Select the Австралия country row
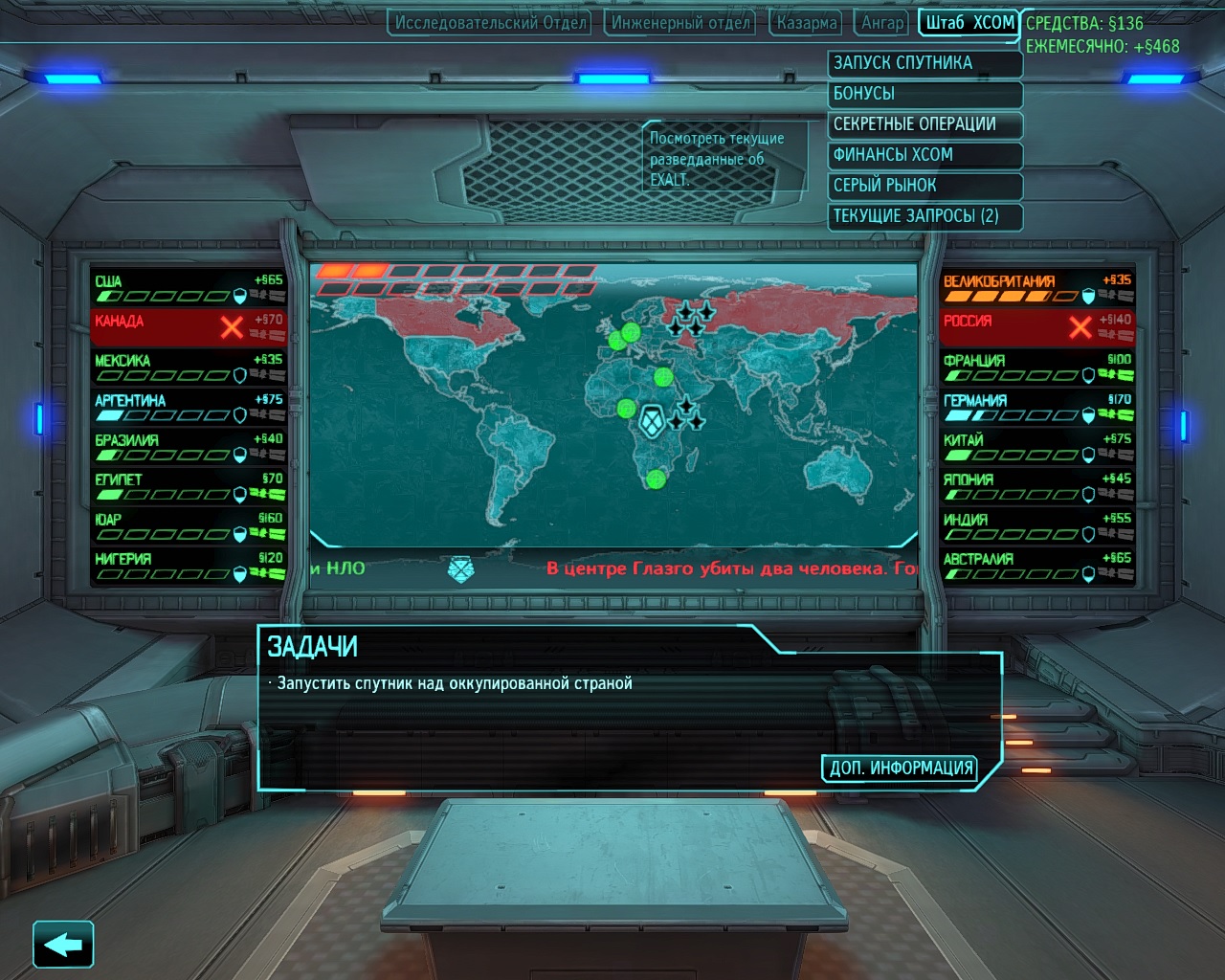Image resolution: width=1225 pixels, height=980 pixels. [x=1037, y=565]
